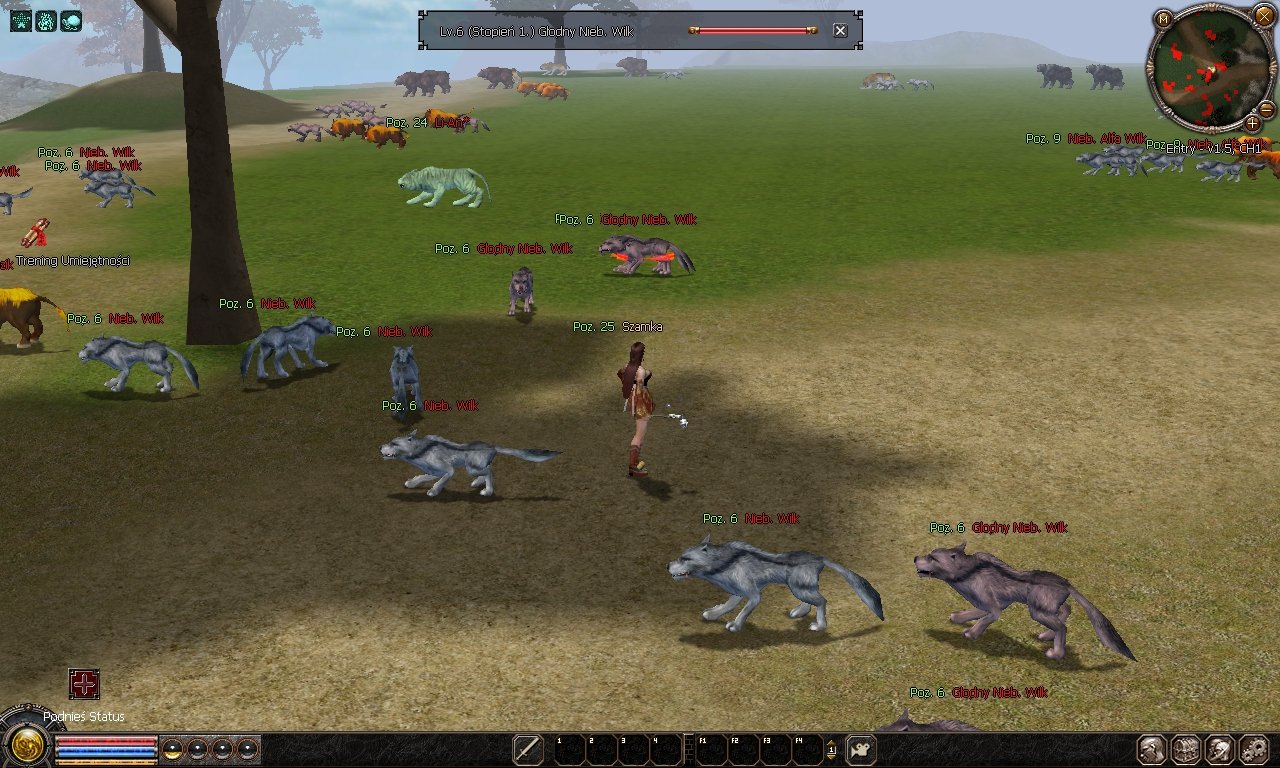The width and height of the screenshot is (1280, 768).
Task: Open the messenger helmeted face icon
Action: tap(1220, 749)
